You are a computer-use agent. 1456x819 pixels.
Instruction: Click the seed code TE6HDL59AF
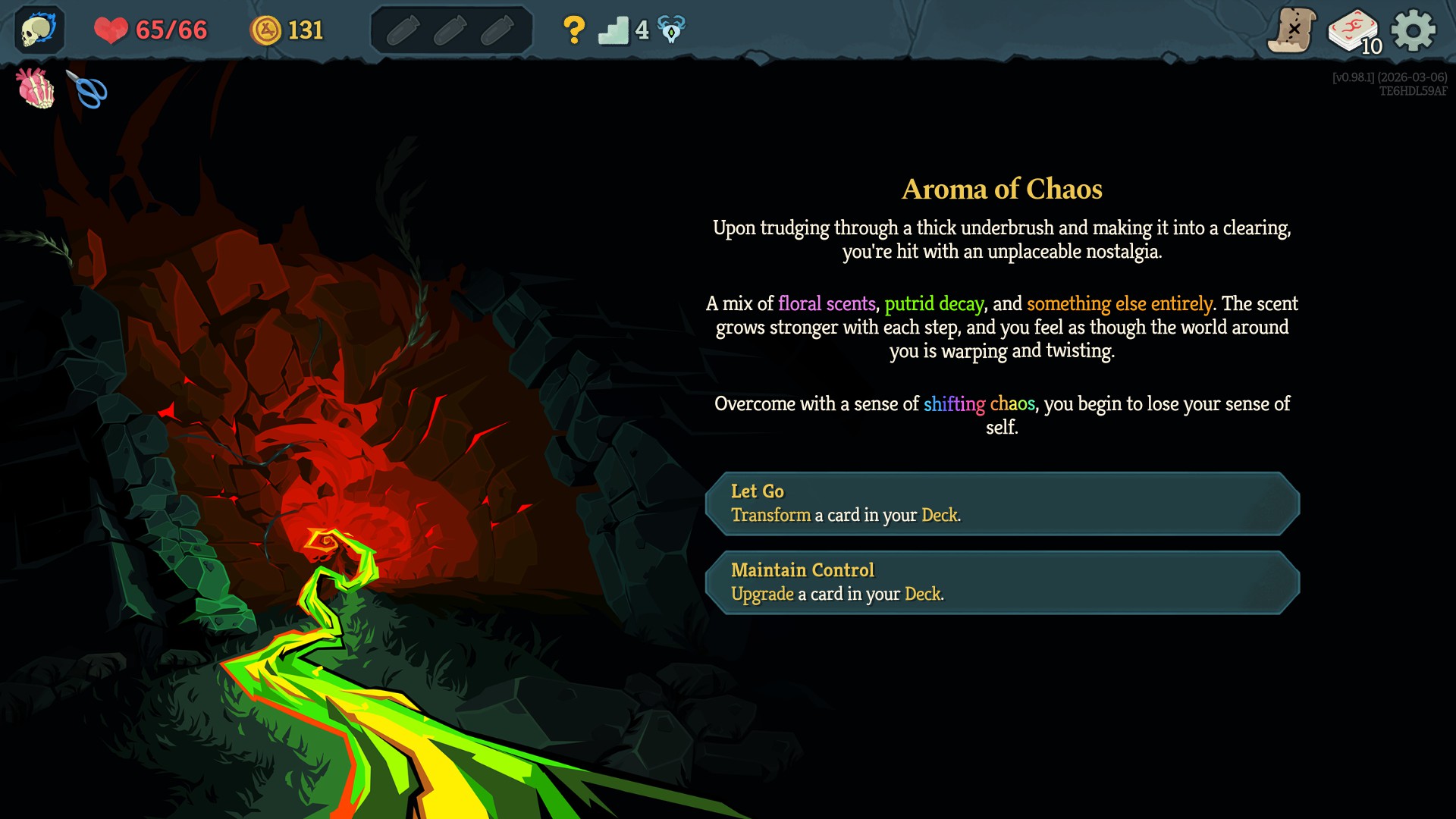(x=1415, y=89)
